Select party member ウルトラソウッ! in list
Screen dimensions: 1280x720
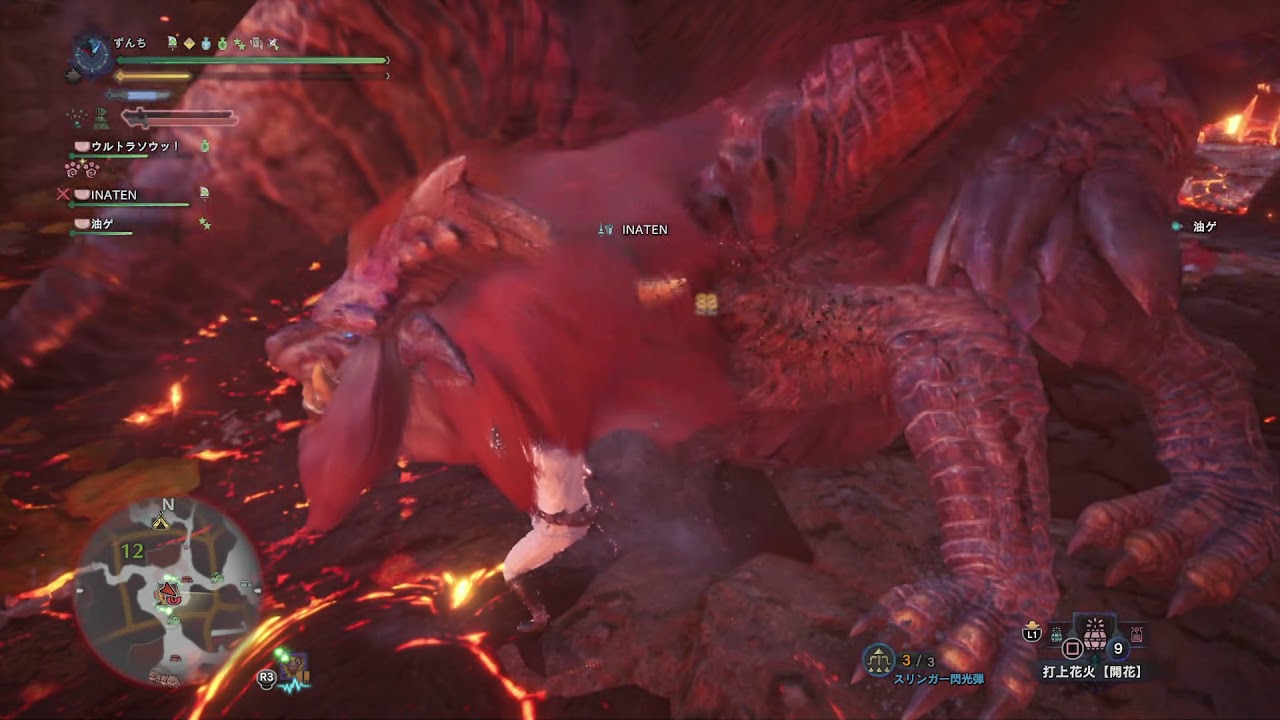click(134, 147)
